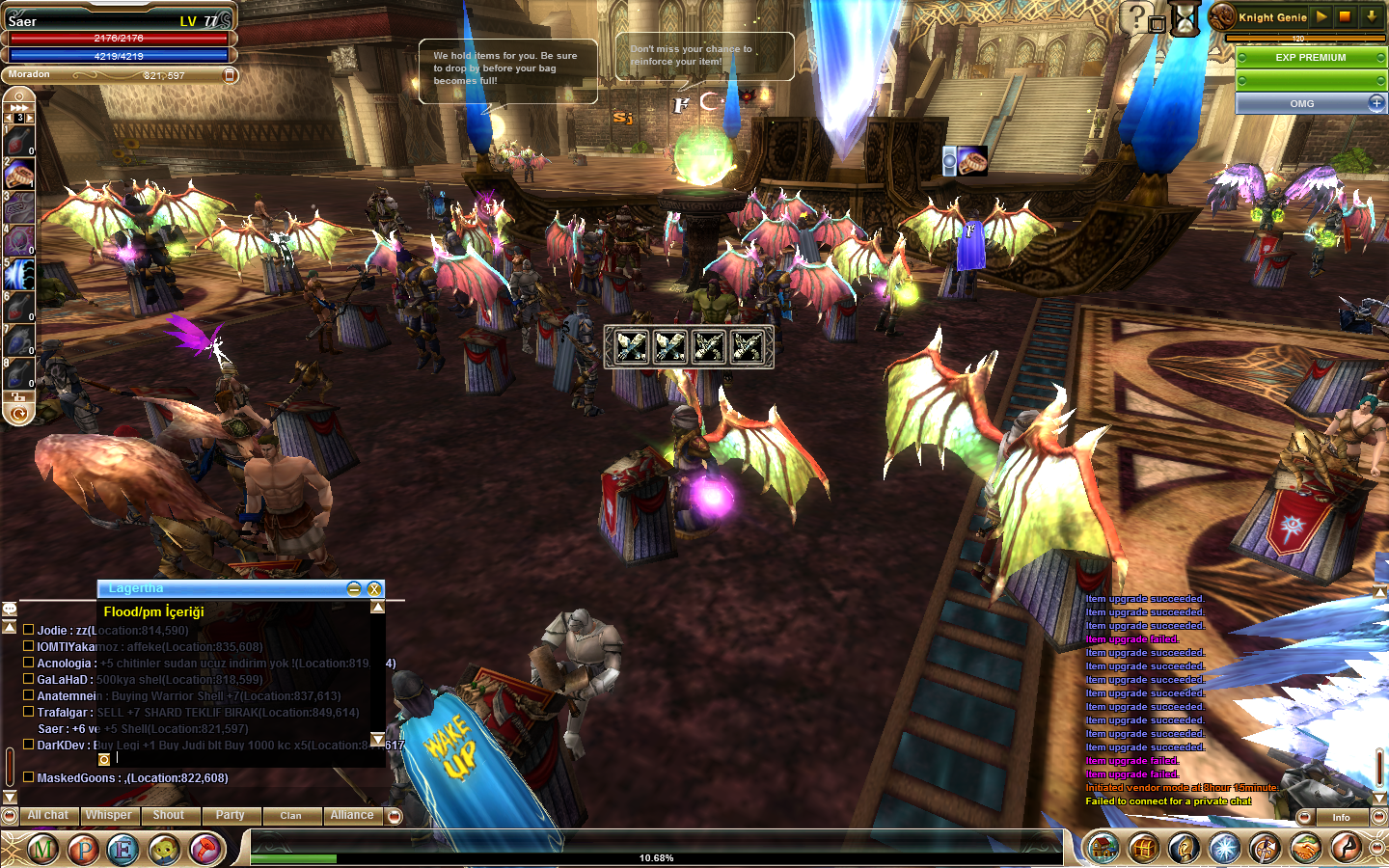
Task: Stop the Knight Genie
Action: coord(1346,16)
